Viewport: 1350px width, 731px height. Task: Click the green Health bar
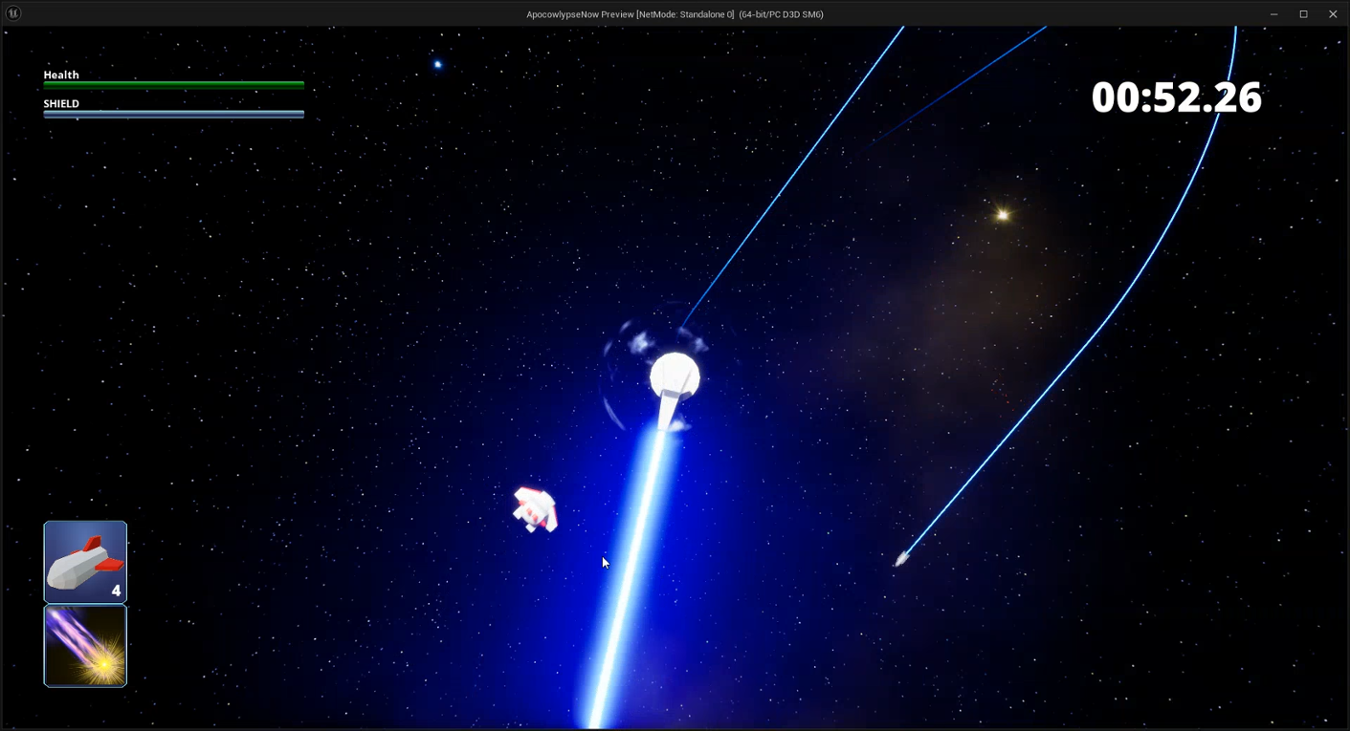pos(173,85)
